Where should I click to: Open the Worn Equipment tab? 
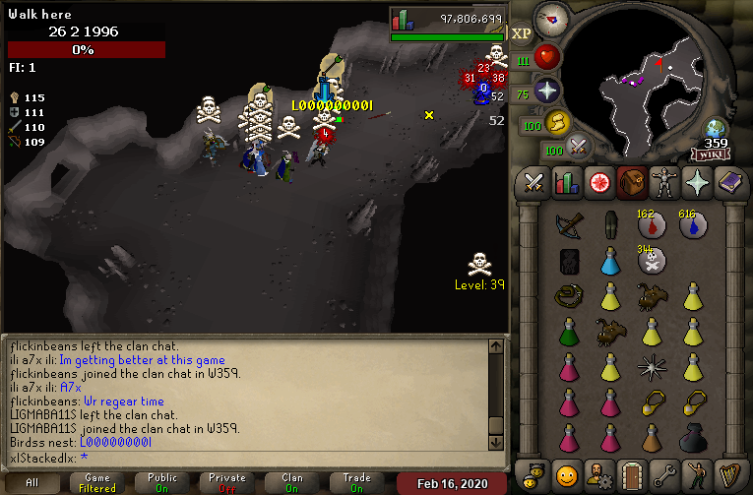tap(664, 184)
